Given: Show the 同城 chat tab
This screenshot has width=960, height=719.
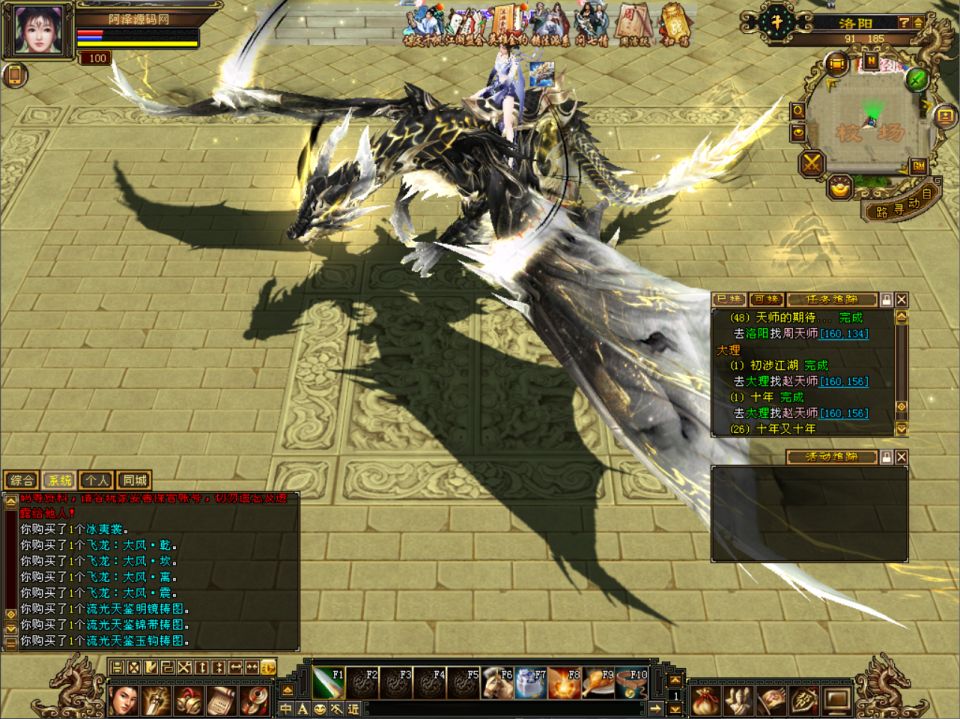Looking at the screenshot, I should (x=133, y=480).
